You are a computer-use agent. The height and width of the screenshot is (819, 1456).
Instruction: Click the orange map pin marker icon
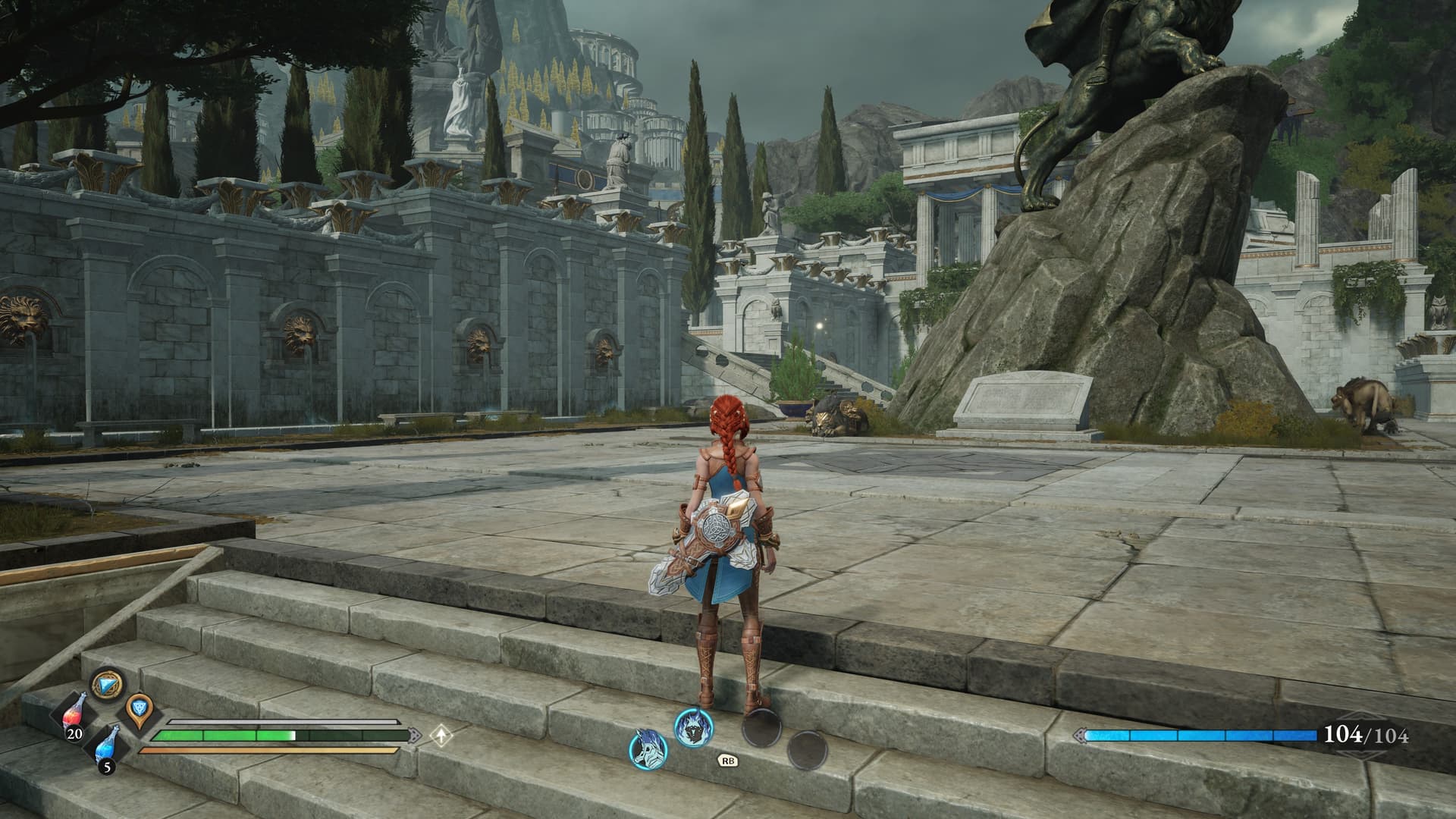(x=139, y=708)
